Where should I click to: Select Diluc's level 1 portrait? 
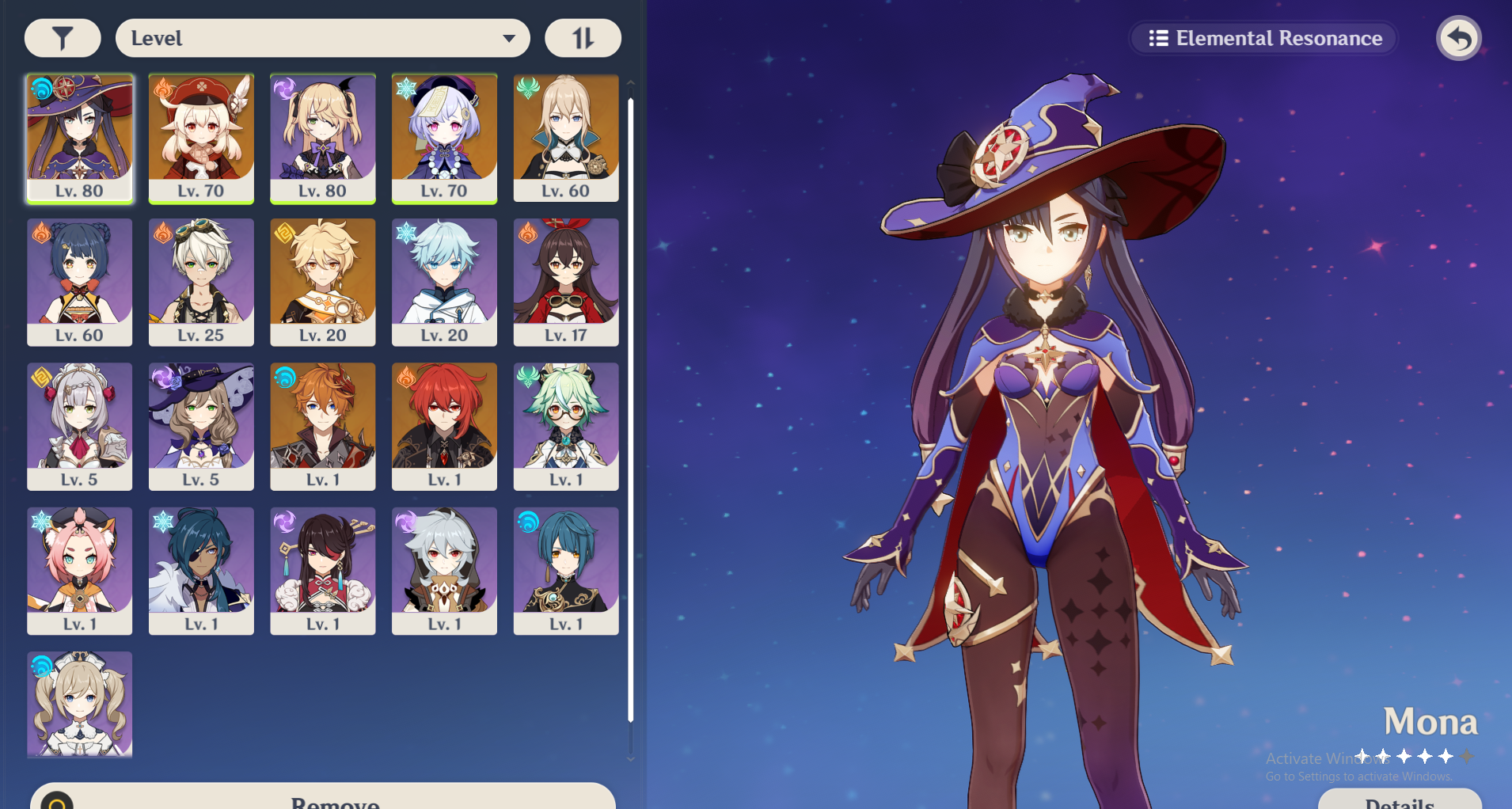[x=444, y=426]
